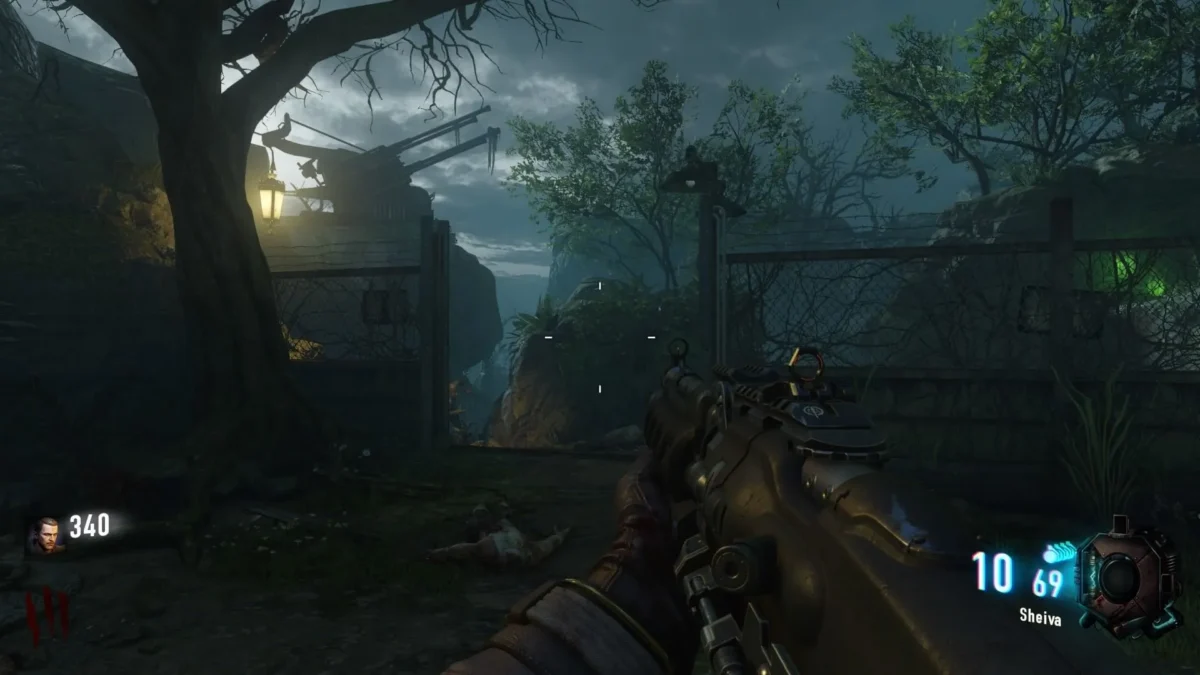The width and height of the screenshot is (1200, 675).
Task: Click the player character portrait
Action: (x=45, y=534)
